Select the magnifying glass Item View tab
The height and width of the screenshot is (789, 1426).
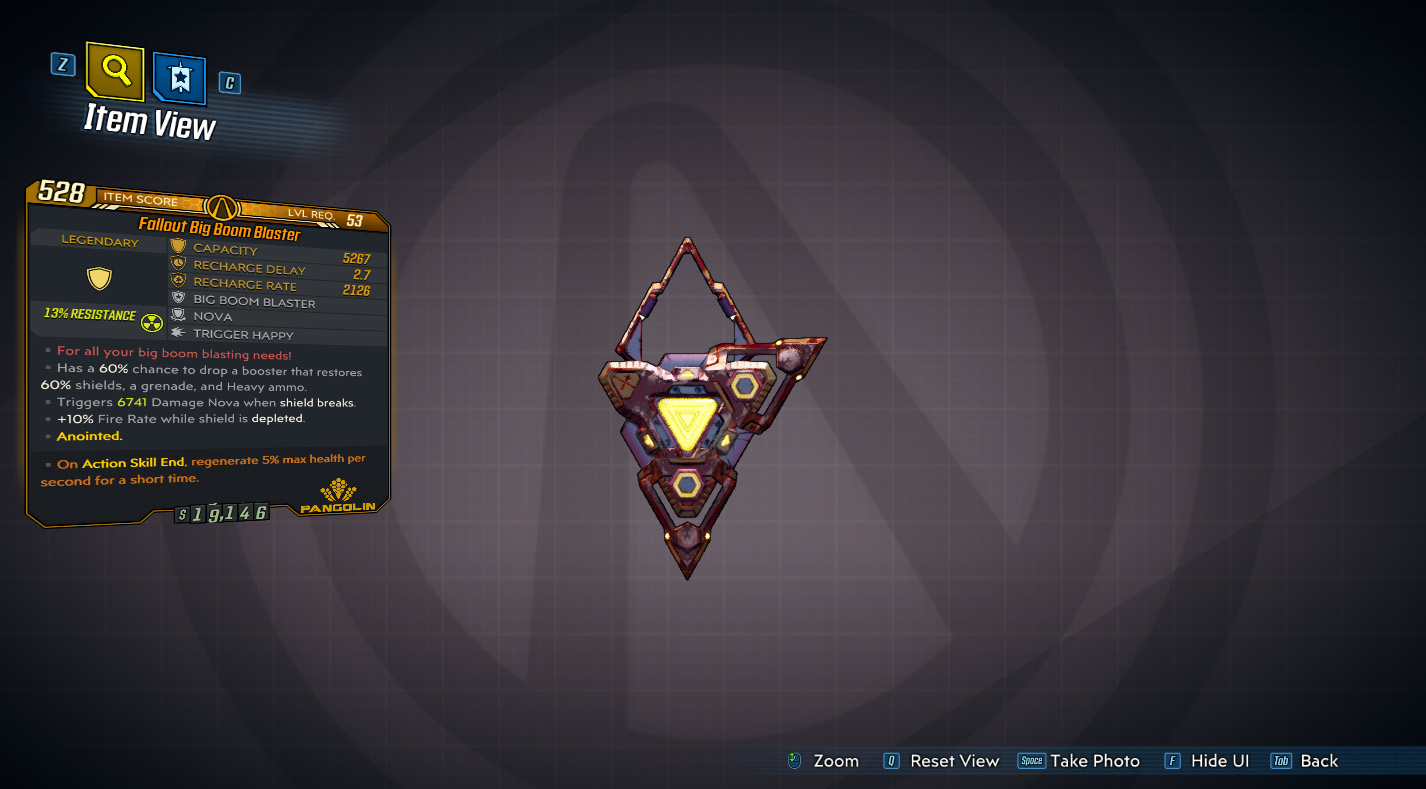116,71
